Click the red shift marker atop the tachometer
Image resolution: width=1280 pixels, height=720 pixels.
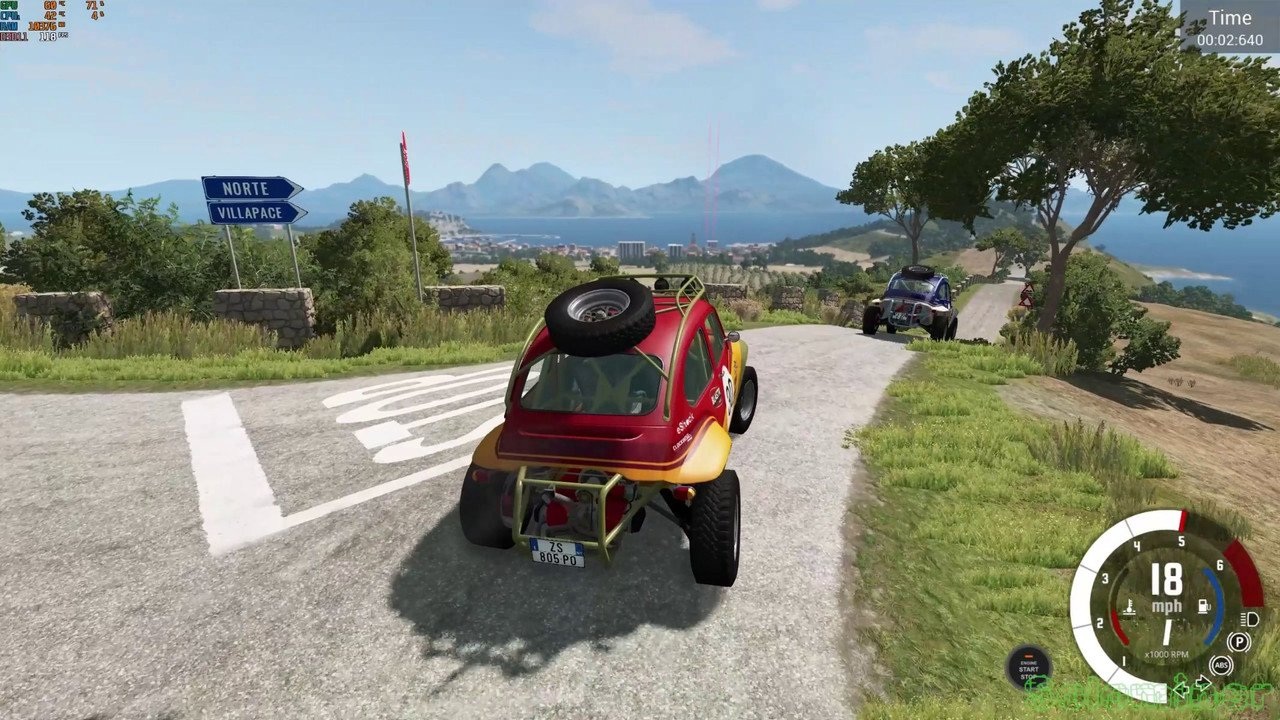point(1182,522)
